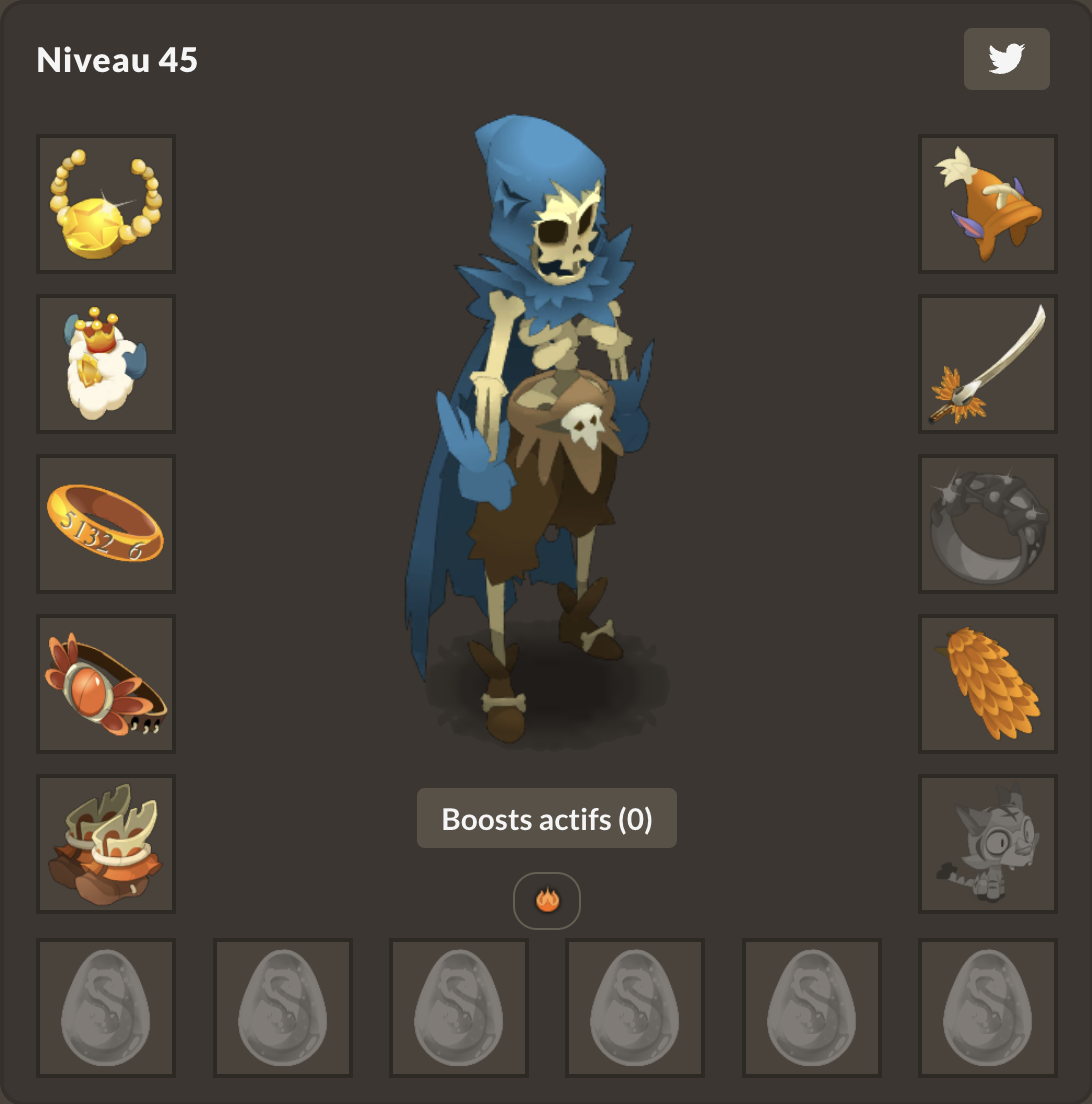Click the greyed-out pet companion slot
The height and width of the screenshot is (1104, 1092).
click(x=988, y=844)
